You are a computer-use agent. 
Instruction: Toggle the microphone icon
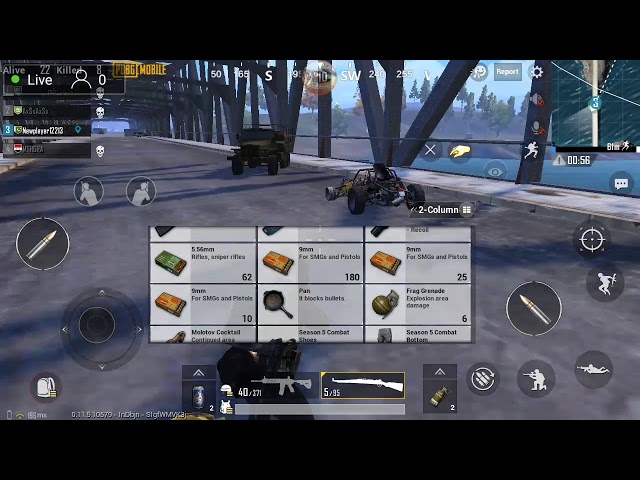537,128
